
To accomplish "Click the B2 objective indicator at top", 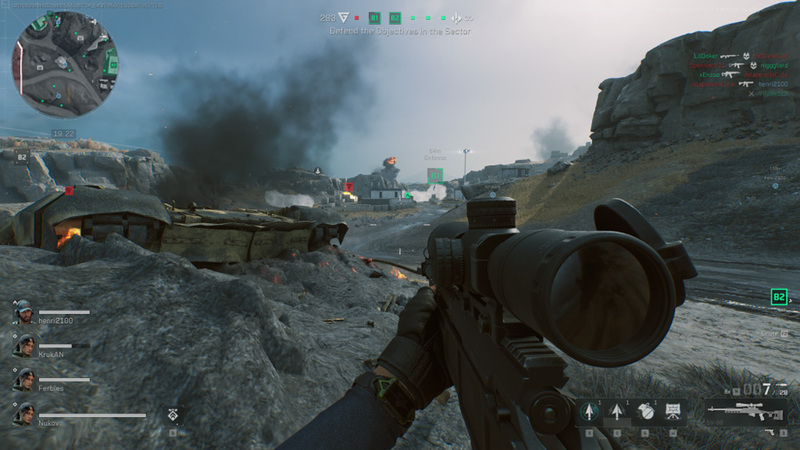I will pos(395,17).
